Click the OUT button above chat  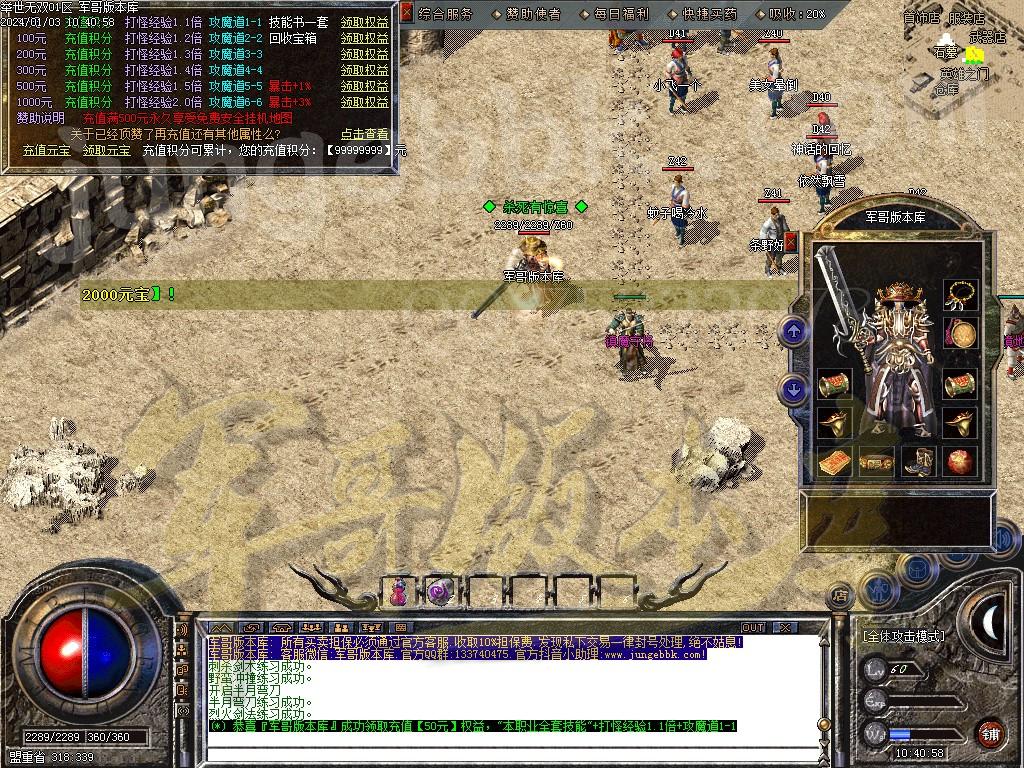pyautogui.click(x=753, y=627)
